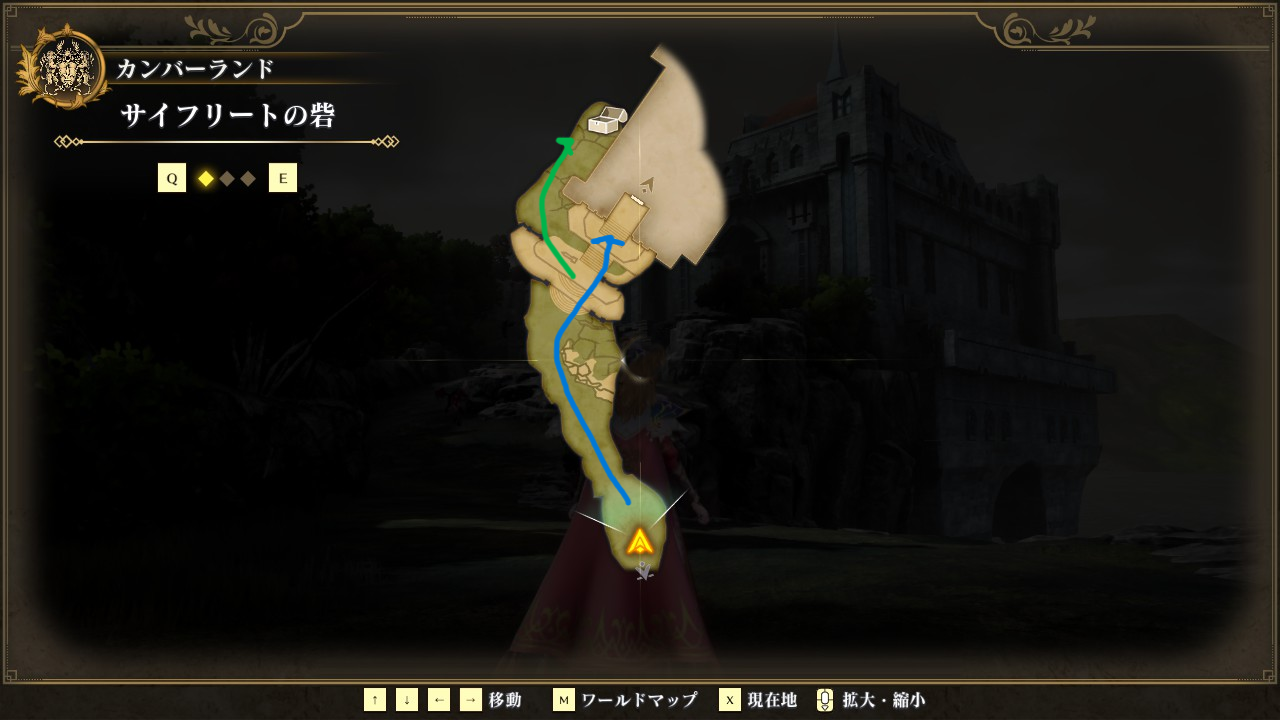The height and width of the screenshot is (720, 1280).
Task: Click the gray arrow marker inside the fort
Action: coord(648,184)
